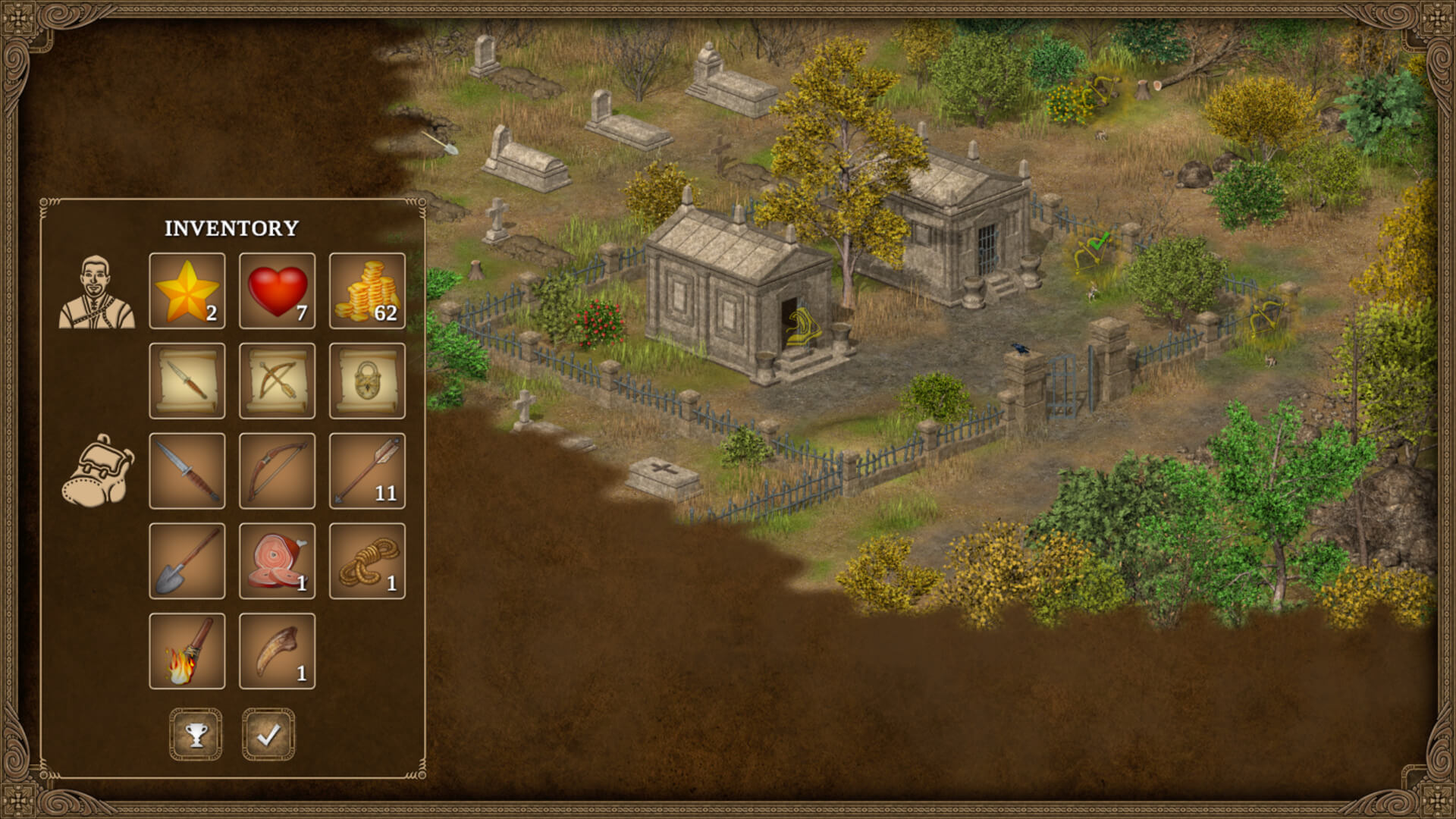Click the red heart health slot
The width and height of the screenshot is (1456, 819).
(x=277, y=291)
